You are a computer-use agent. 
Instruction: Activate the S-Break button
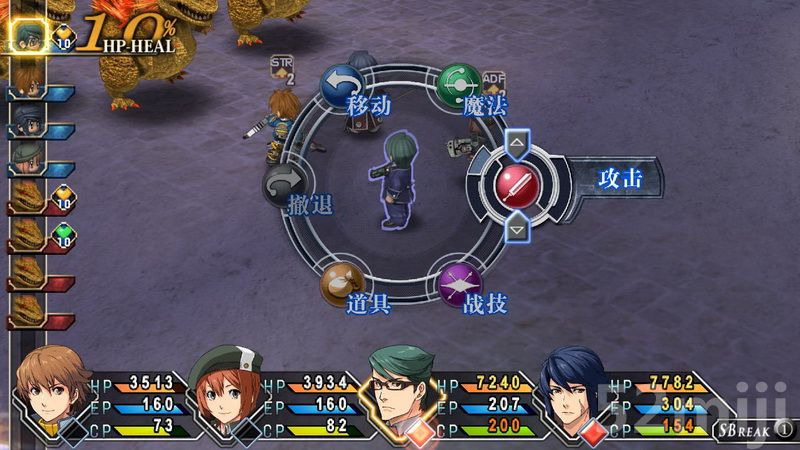click(x=754, y=430)
